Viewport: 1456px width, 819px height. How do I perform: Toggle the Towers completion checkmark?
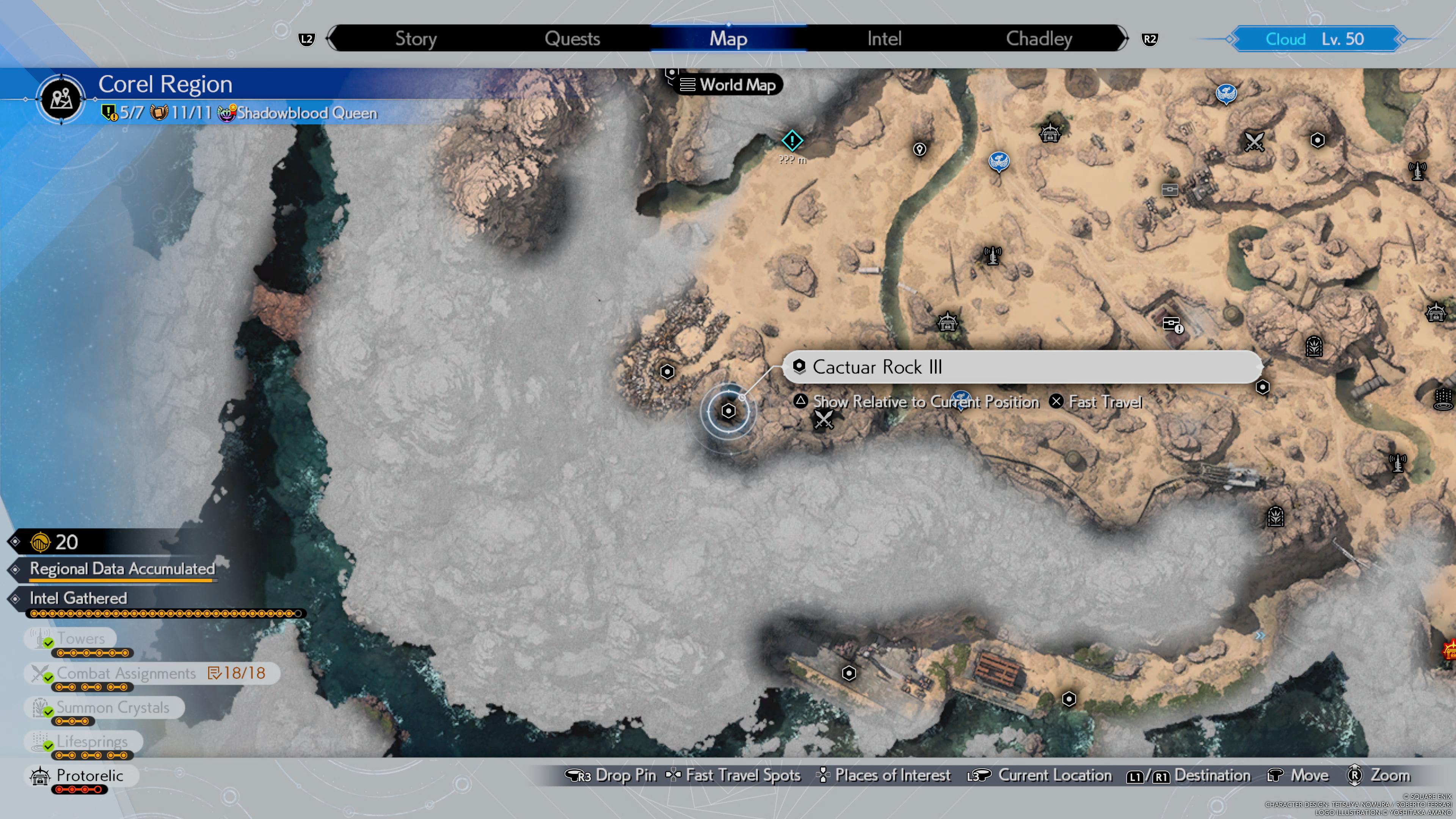[48, 643]
